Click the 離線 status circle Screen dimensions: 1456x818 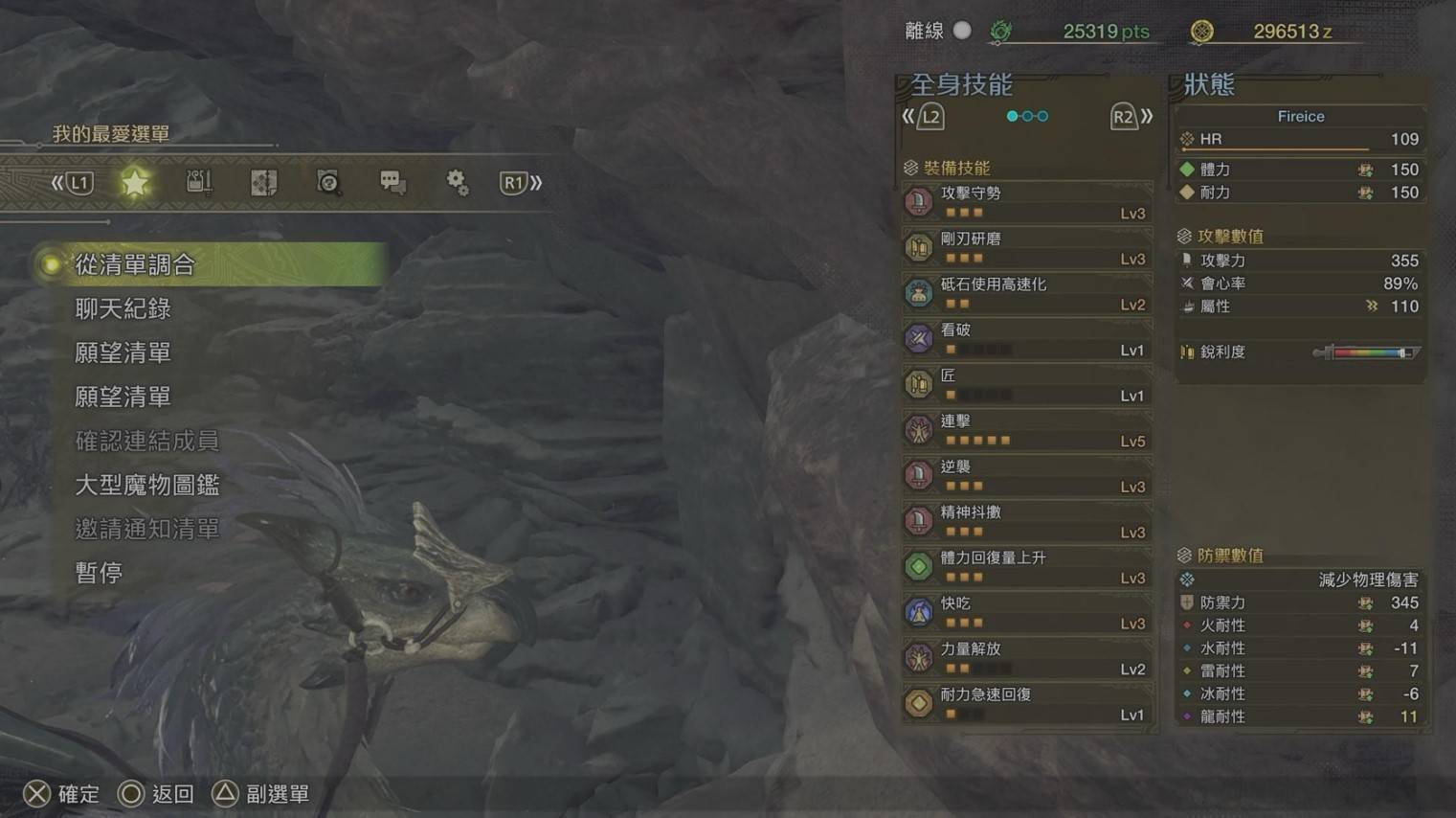click(962, 31)
